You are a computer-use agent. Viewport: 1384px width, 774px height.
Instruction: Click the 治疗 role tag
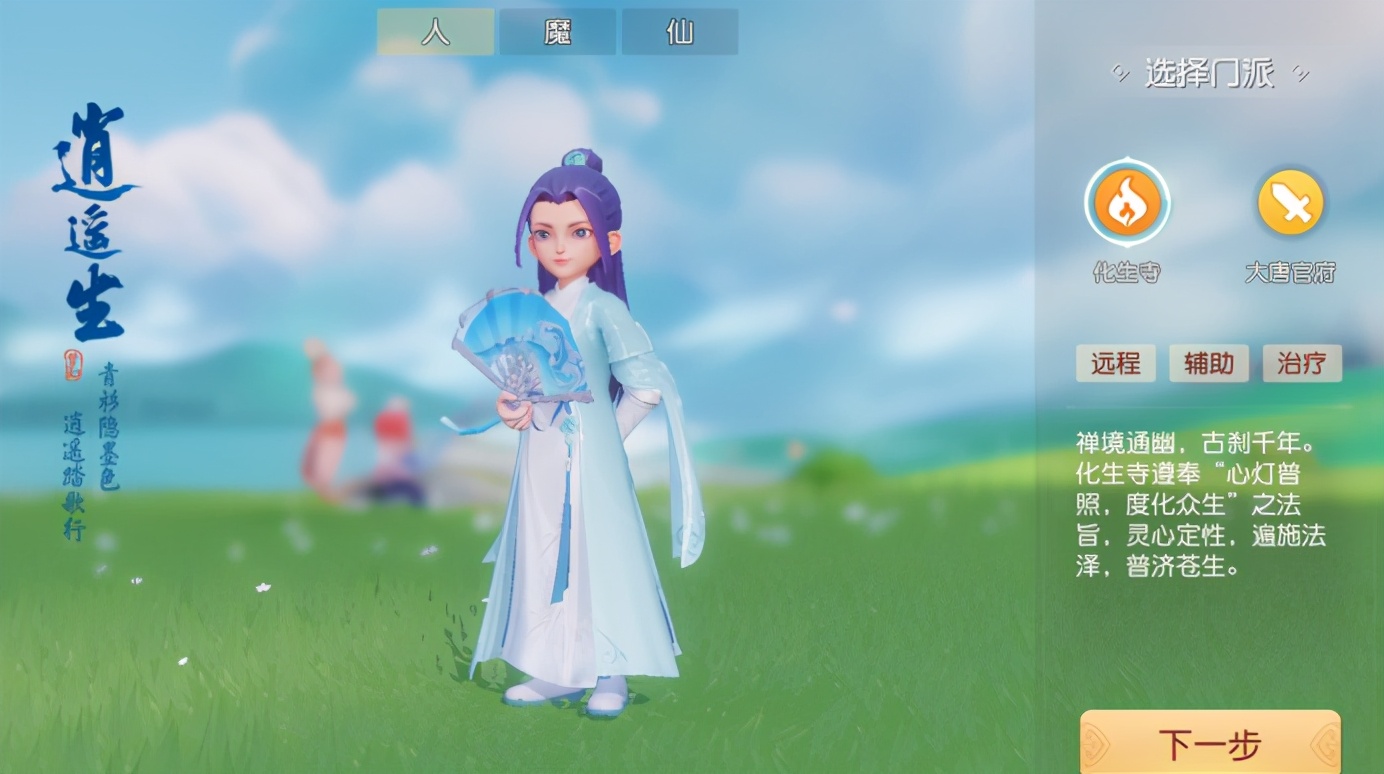[x=1301, y=363]
